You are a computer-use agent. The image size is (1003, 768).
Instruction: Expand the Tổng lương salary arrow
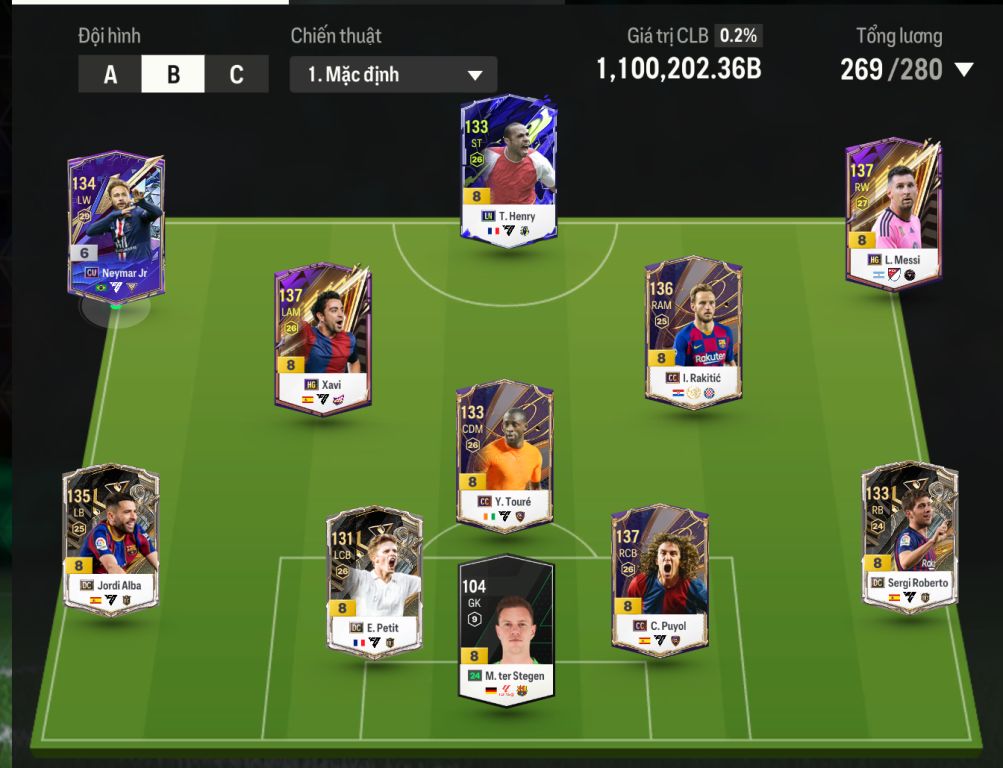tap(964, 70)
